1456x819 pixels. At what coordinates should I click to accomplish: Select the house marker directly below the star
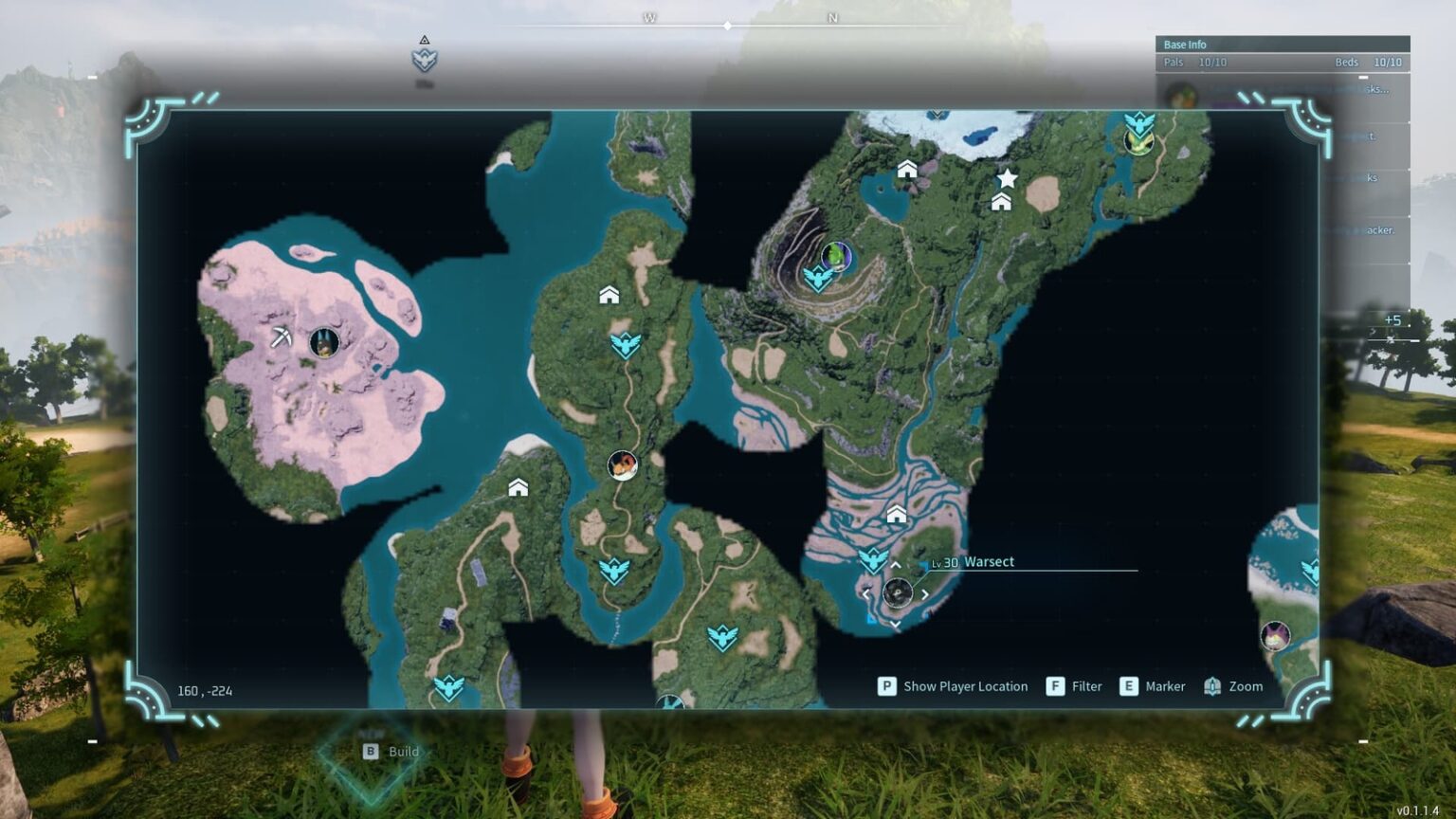click(1001, 201)
